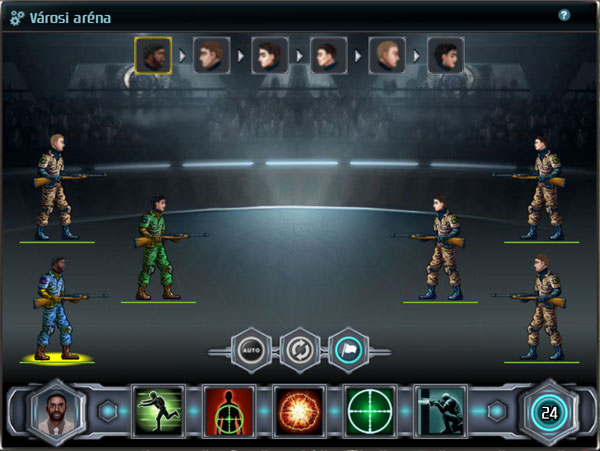Select the green camouflage soldier unit
The width and height of the screenshot is (600, 451).
(x=157, y=246)
